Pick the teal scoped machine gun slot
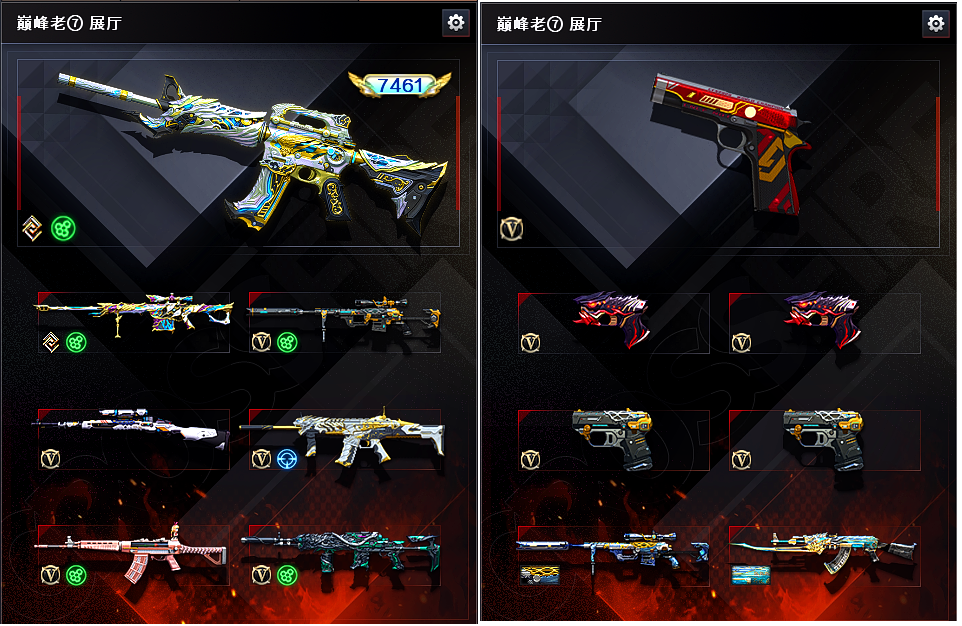Image resolution: width=962 pixels, height=626 pixels. (345, 320)
